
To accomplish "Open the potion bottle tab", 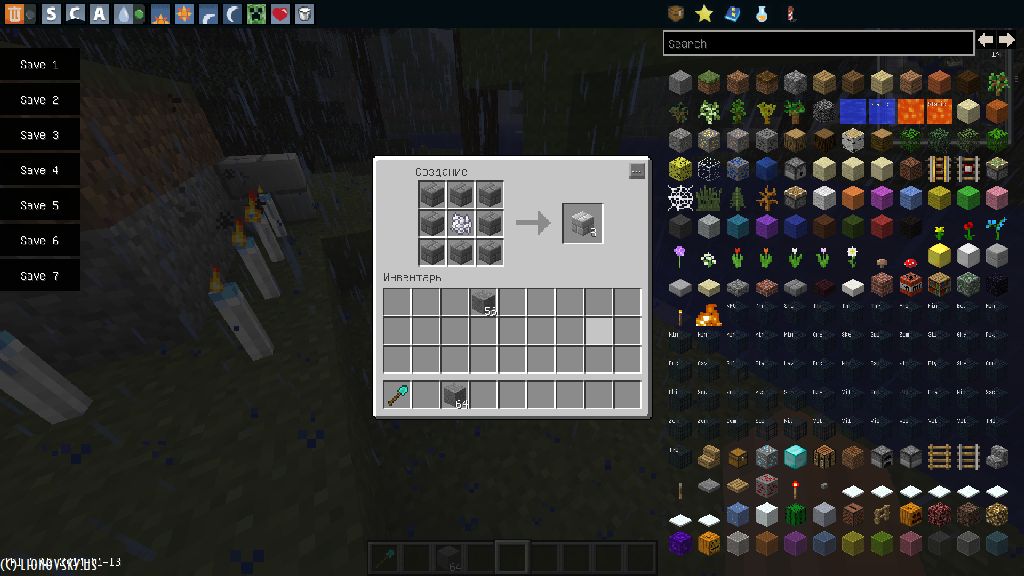I will pyautogui.click(x=761, y=13).
